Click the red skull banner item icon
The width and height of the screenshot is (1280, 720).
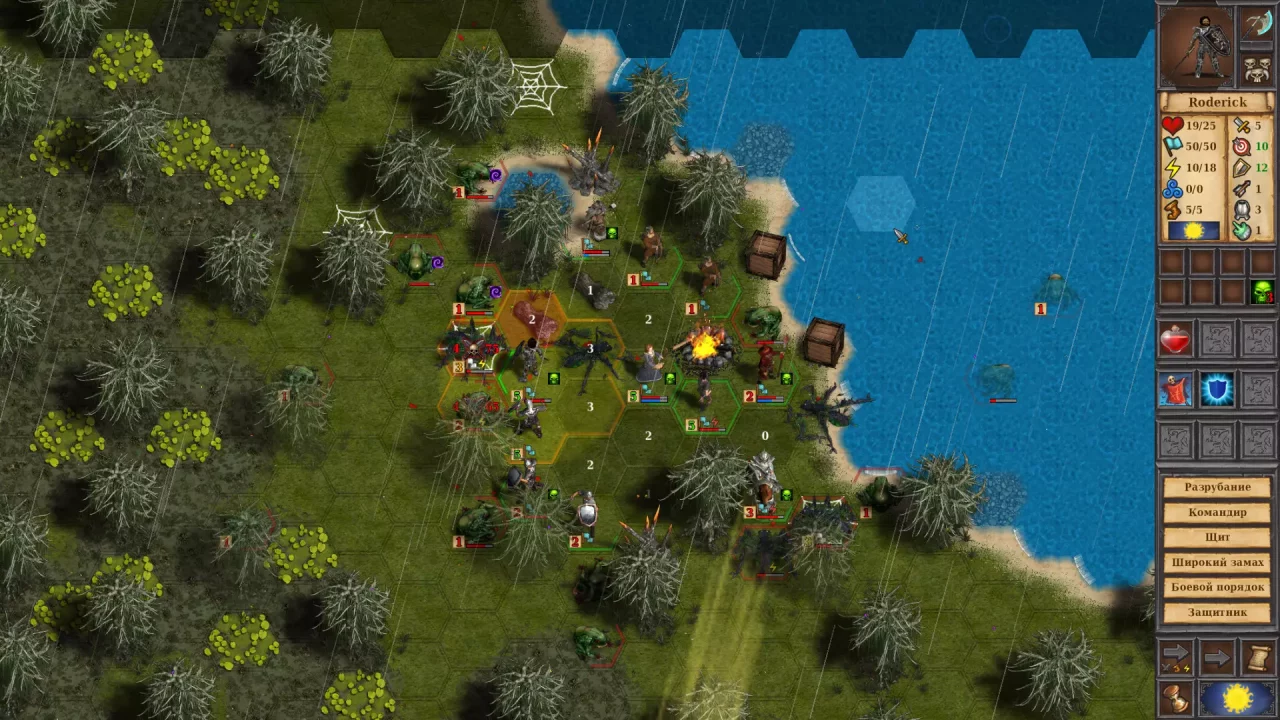(x=1174, y=391)
